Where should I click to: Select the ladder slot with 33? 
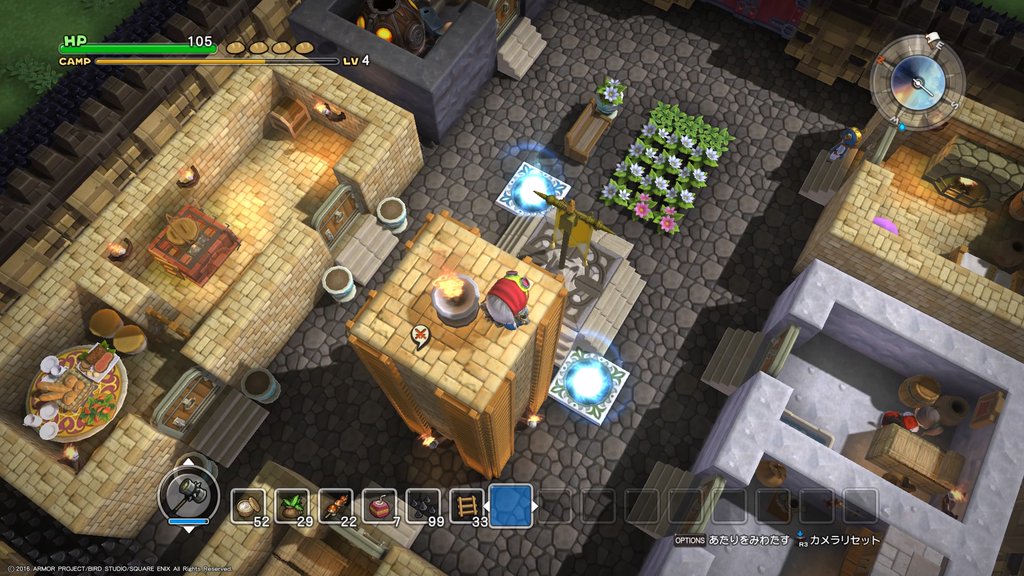(467, 506)
